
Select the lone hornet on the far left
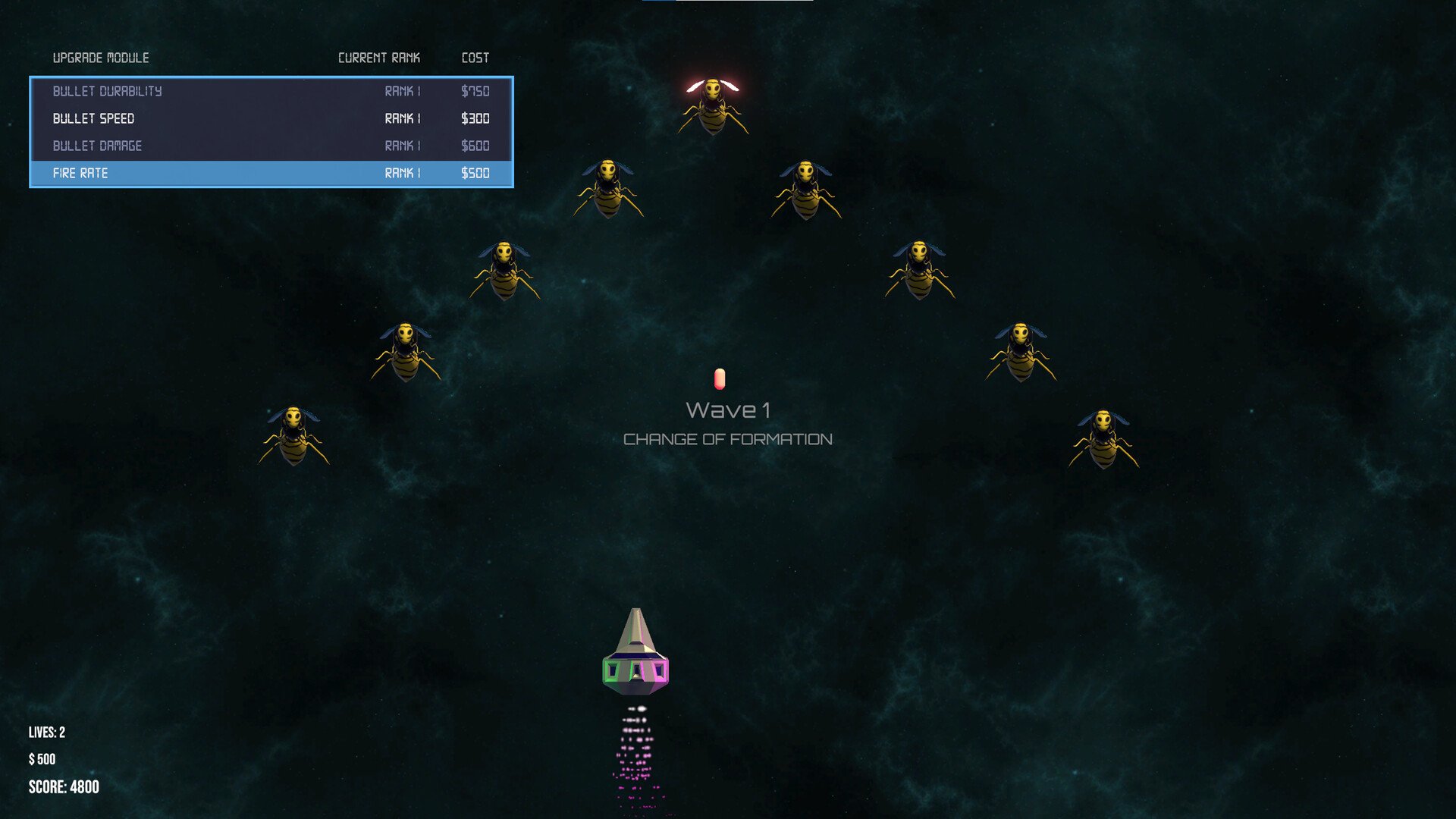pos(294,436)
